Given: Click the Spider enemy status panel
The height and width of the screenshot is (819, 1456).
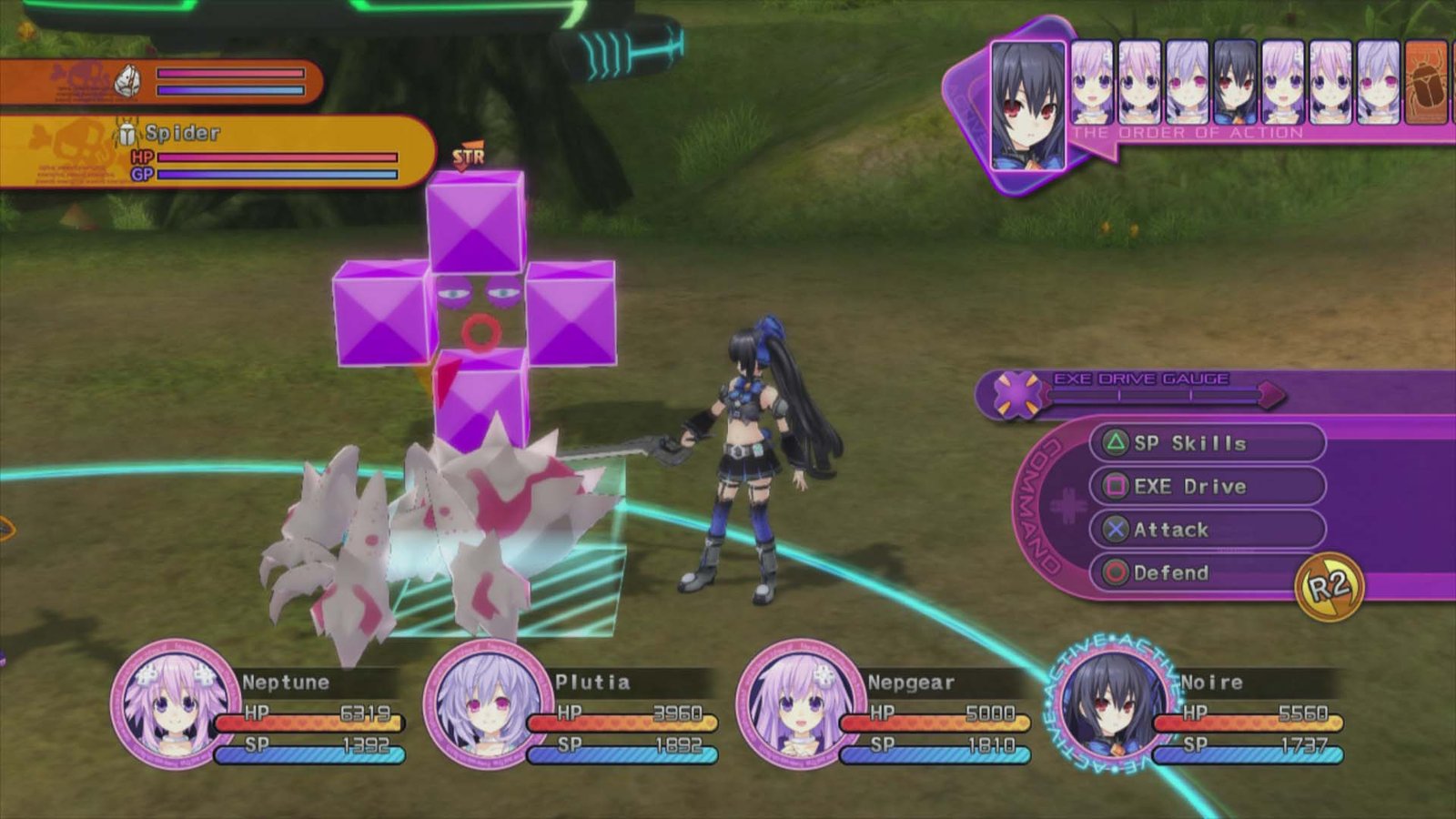Looking at the screenshot, I should click(217, 152).
